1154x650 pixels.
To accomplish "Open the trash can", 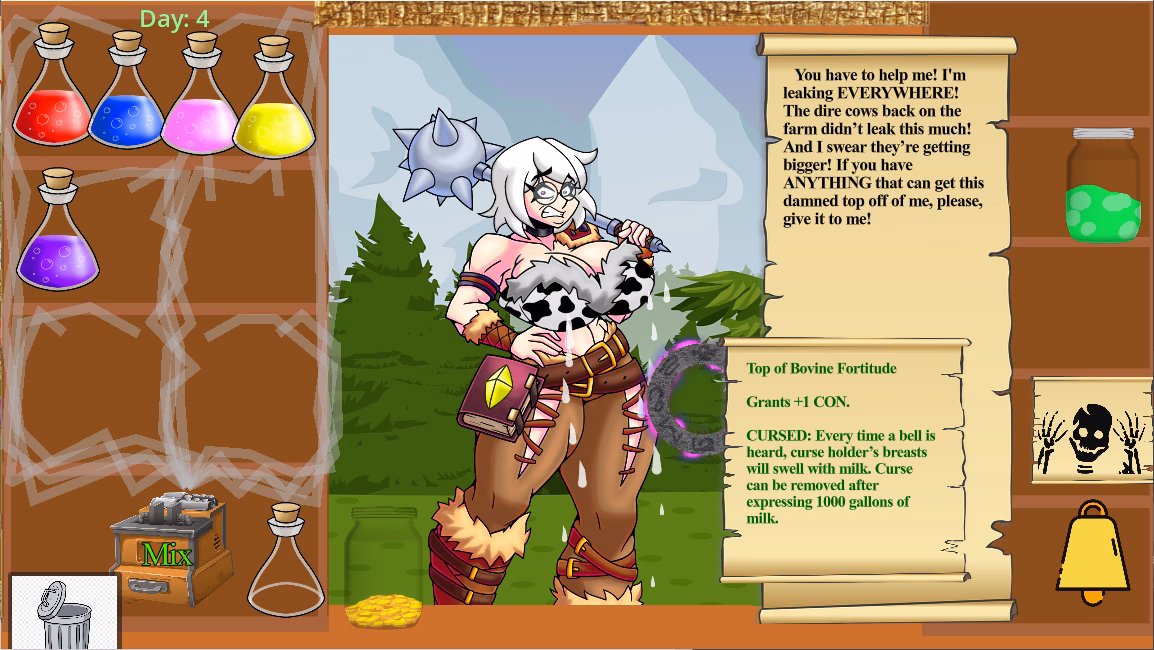I will coord(64,612).
